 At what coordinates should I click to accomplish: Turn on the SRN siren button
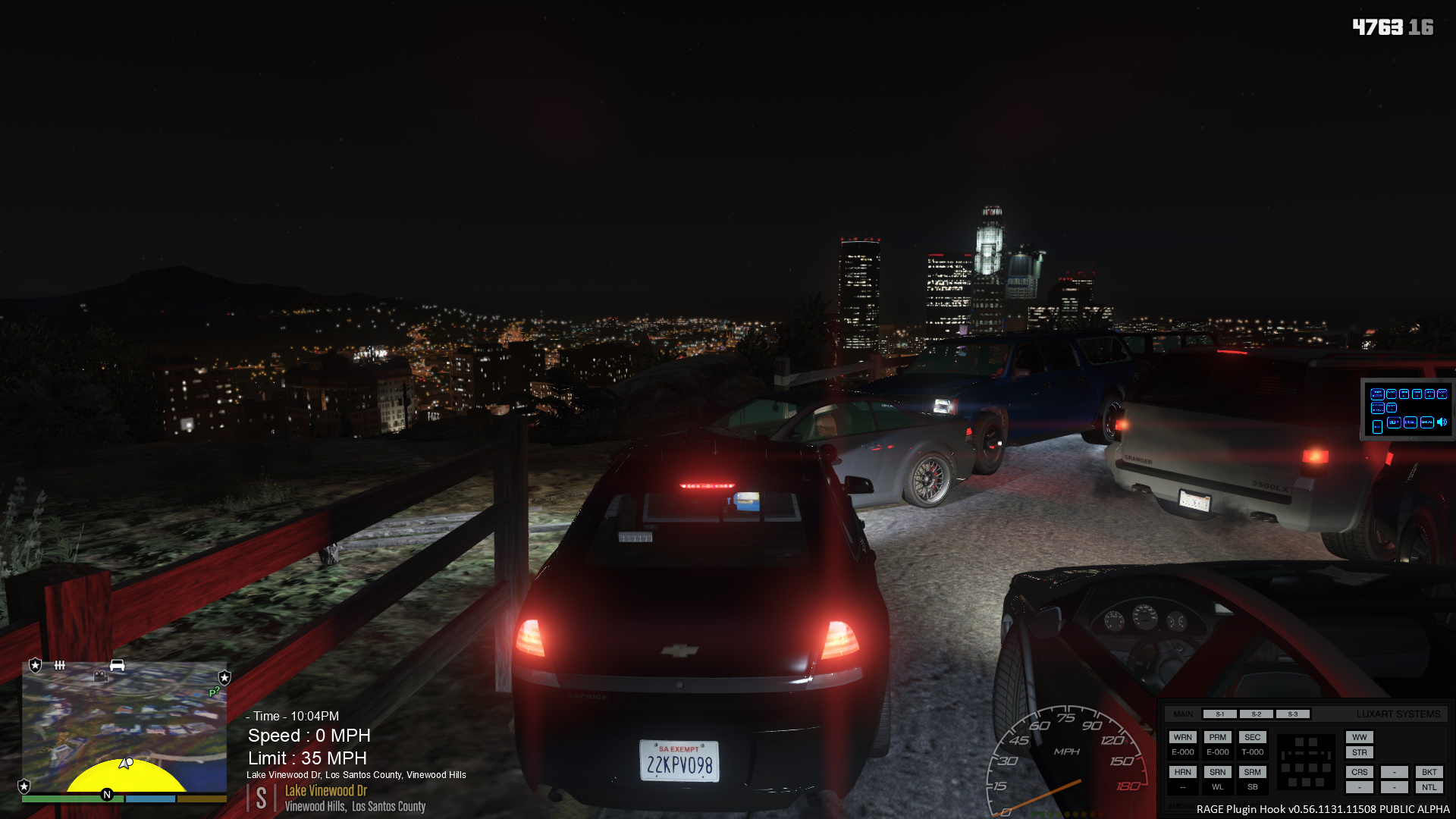point(1217,772)
